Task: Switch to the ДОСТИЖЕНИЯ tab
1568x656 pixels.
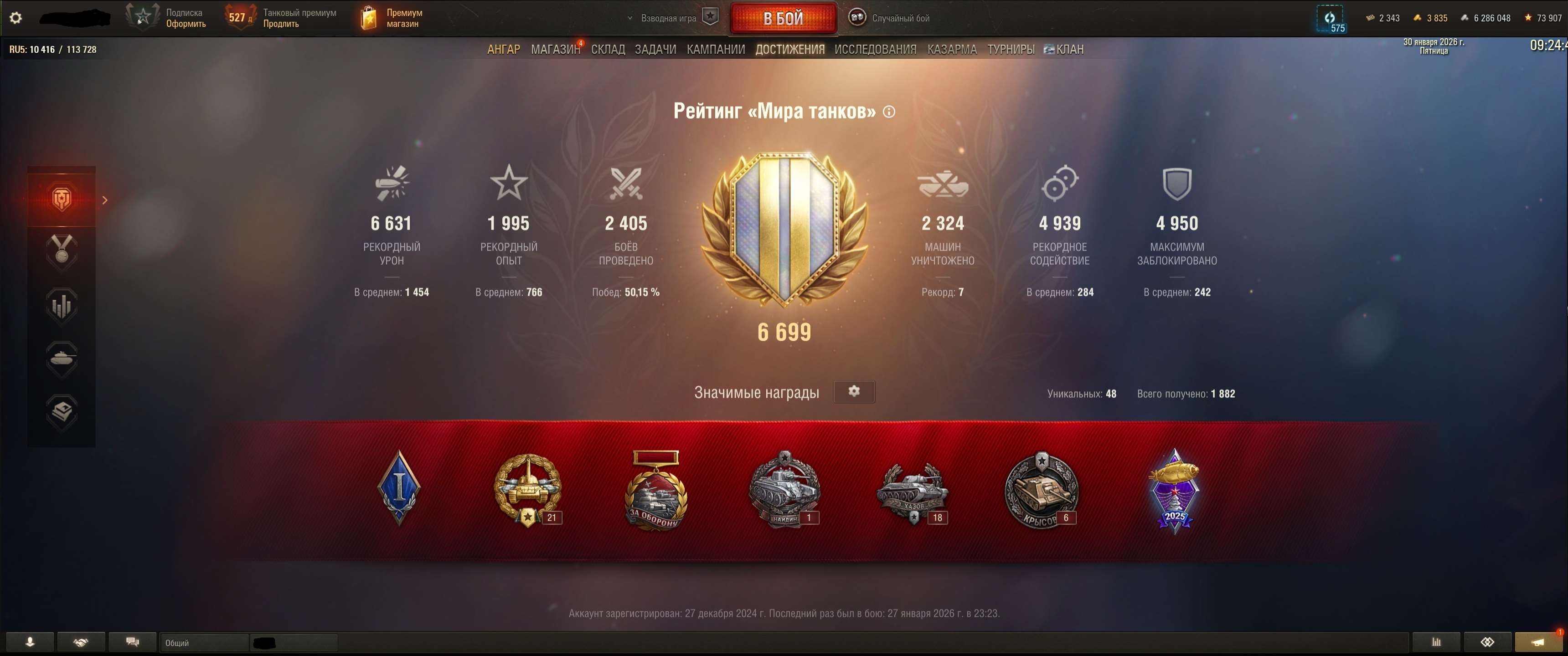Action: [791, 49]
